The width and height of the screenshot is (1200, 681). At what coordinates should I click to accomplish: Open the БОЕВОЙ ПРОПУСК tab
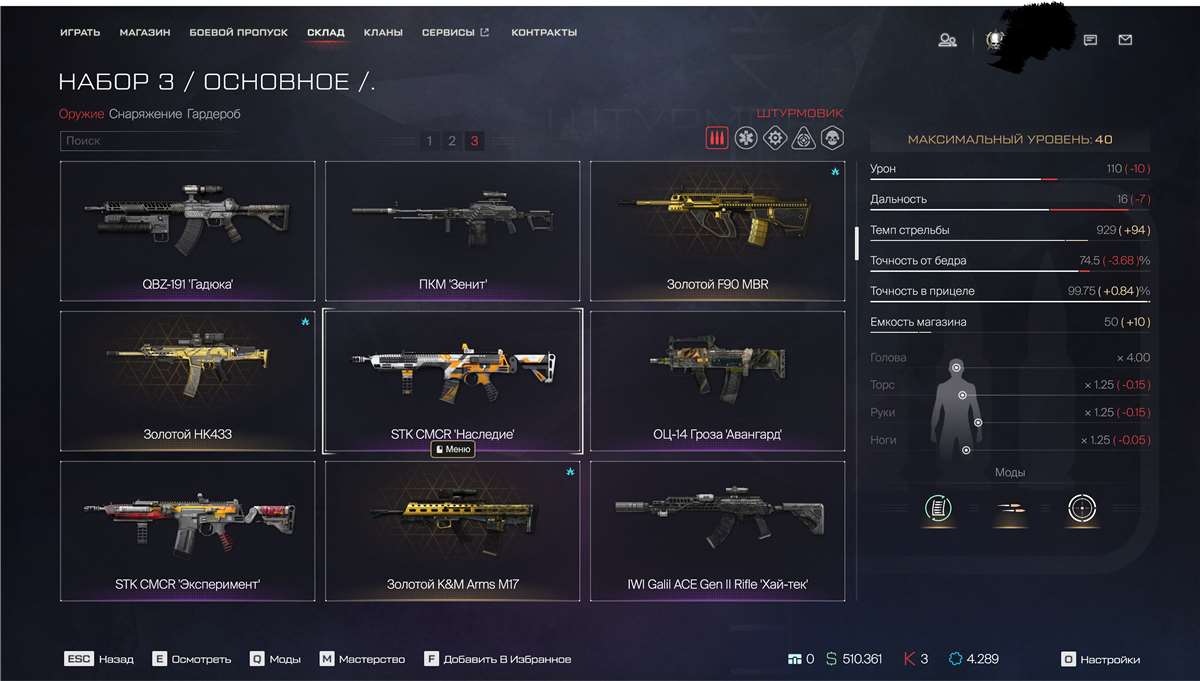coord(238,33)
